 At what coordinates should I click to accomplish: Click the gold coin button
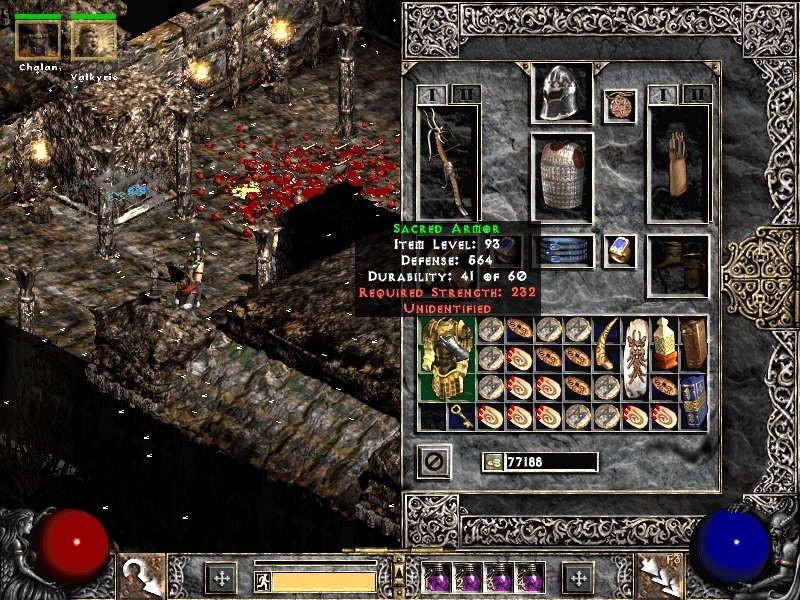(x=492, y=462)
